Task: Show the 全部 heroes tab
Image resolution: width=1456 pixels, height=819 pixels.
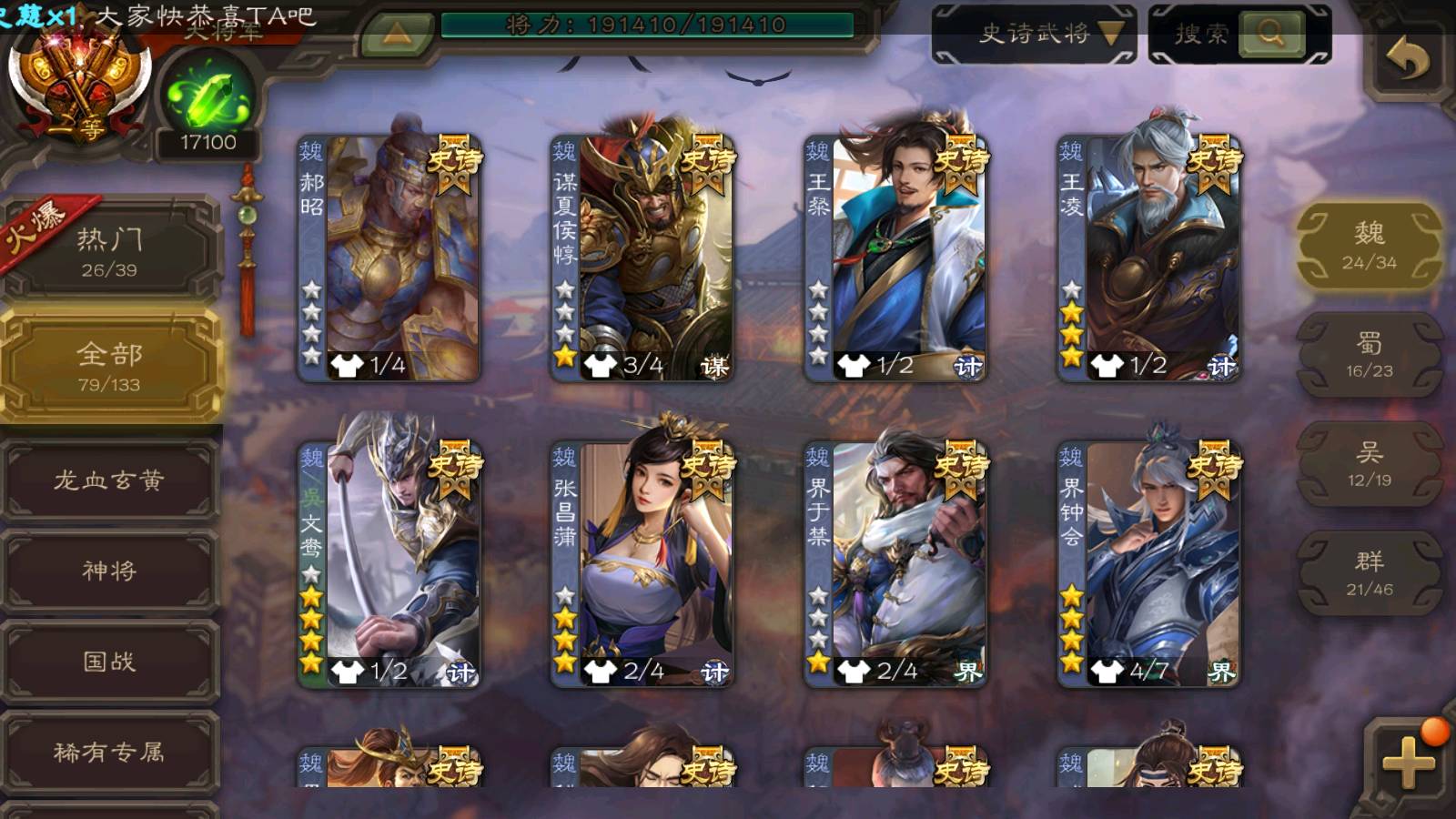Action: 109,366
